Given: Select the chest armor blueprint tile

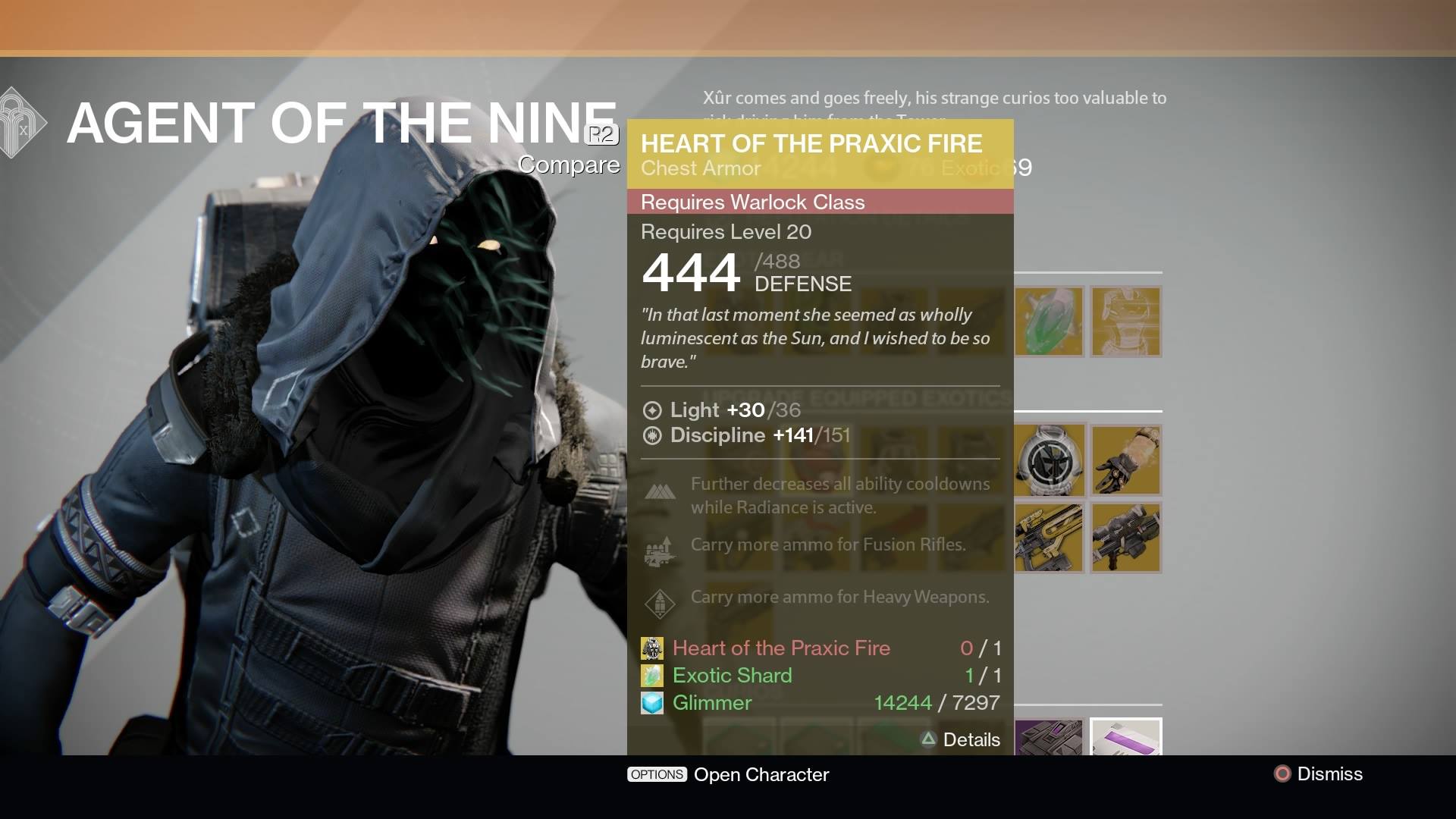Looking at the screenshot, I should [x=1125, y=322].
